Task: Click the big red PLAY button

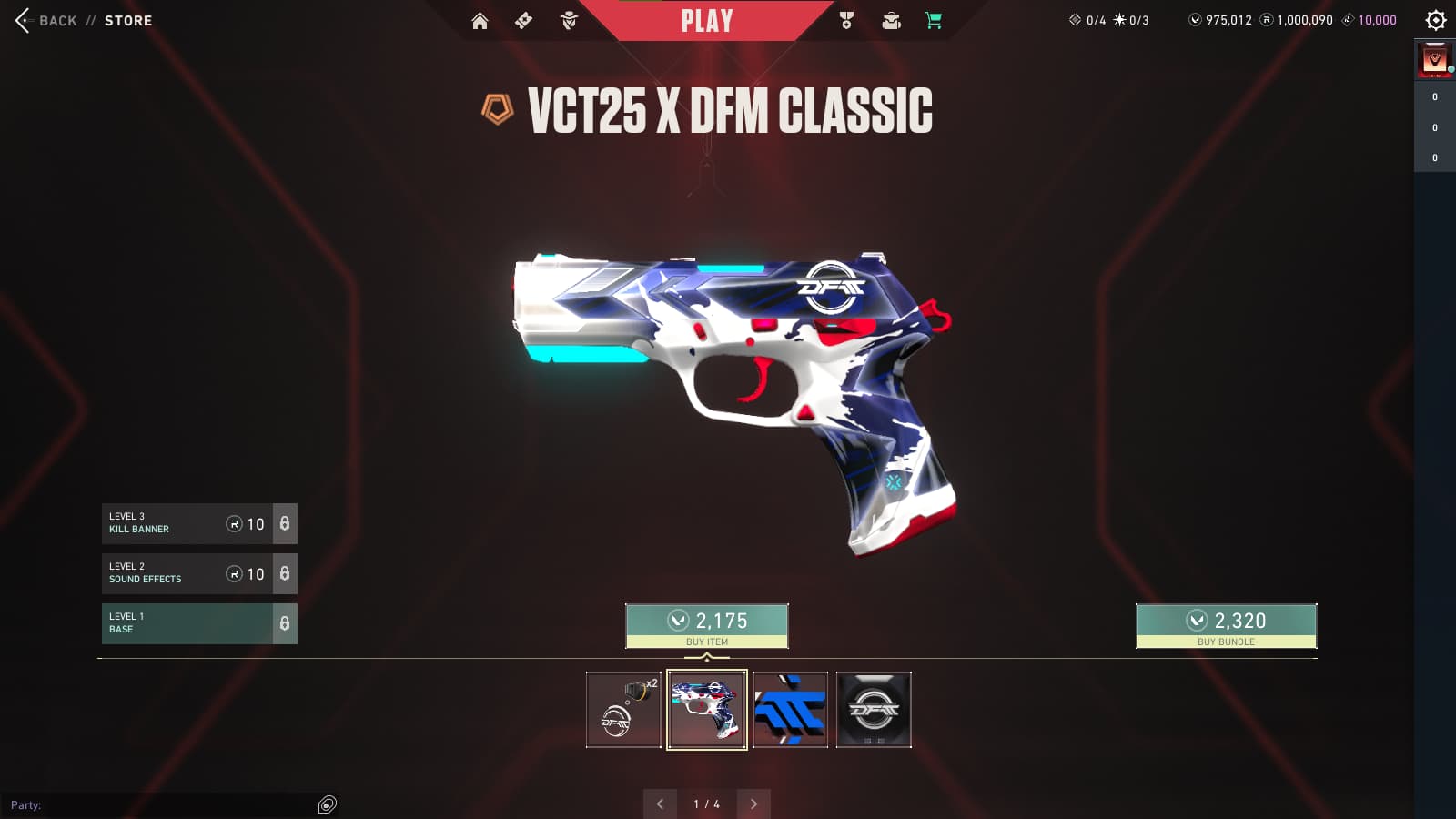Action: 706,21
